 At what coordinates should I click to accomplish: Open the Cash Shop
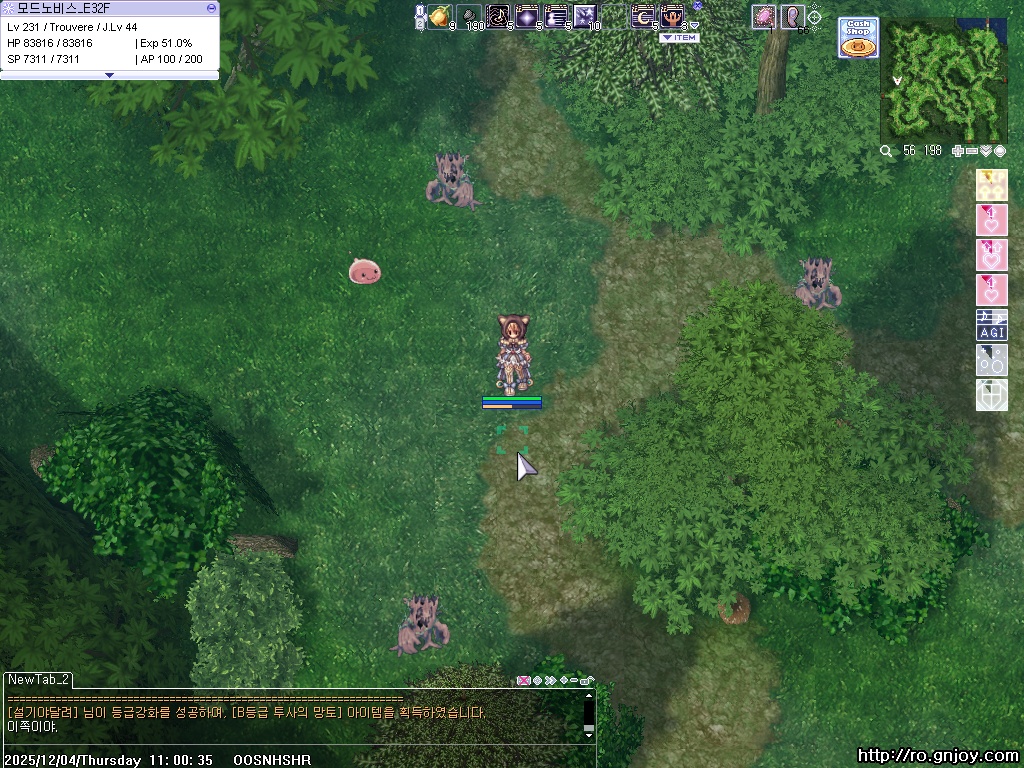(857, 38)
